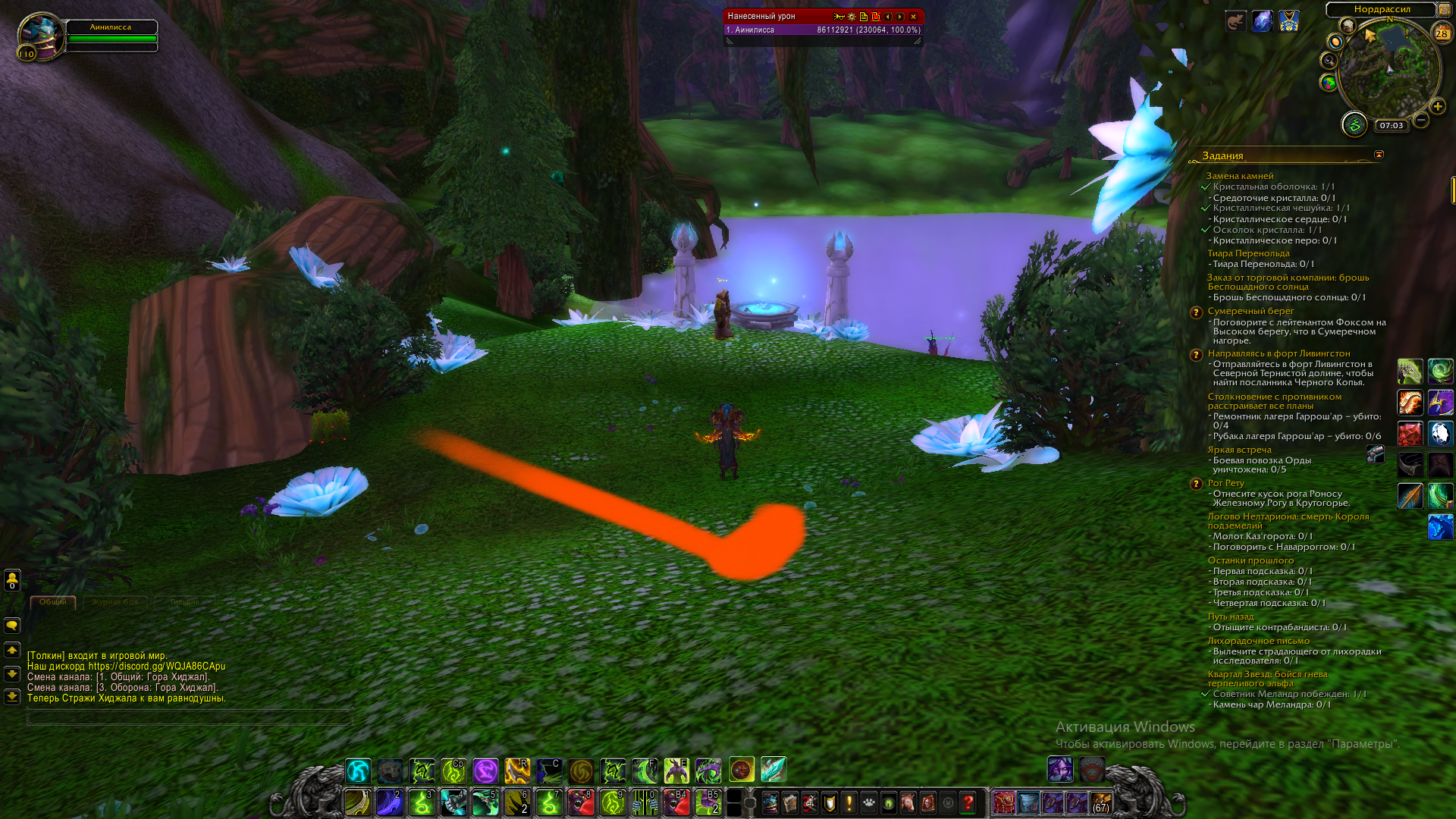1456x819 pixels.
Task: Open the yellow exclamation micro-menu button
Action: click(849, 802)
